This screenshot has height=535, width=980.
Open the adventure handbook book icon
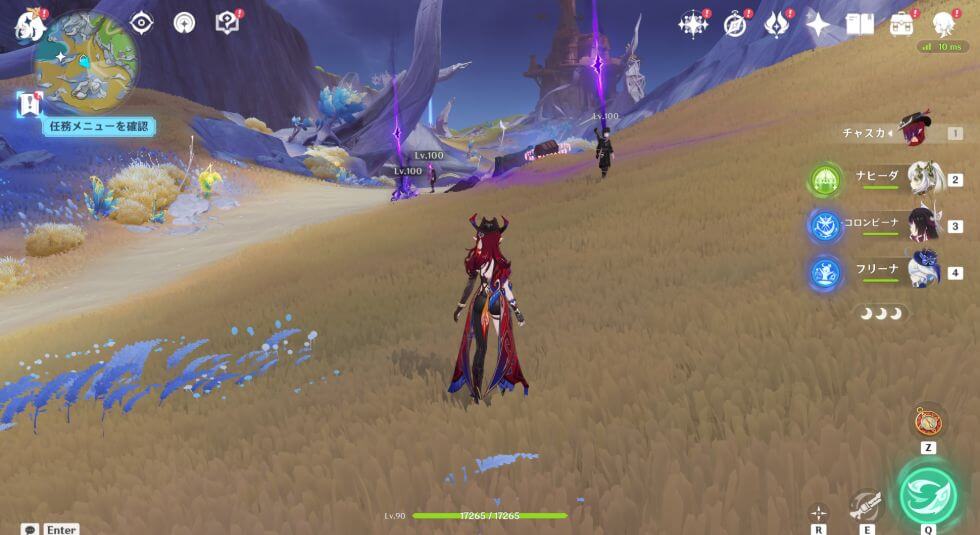pyautogui.click(x=860, y=25)
